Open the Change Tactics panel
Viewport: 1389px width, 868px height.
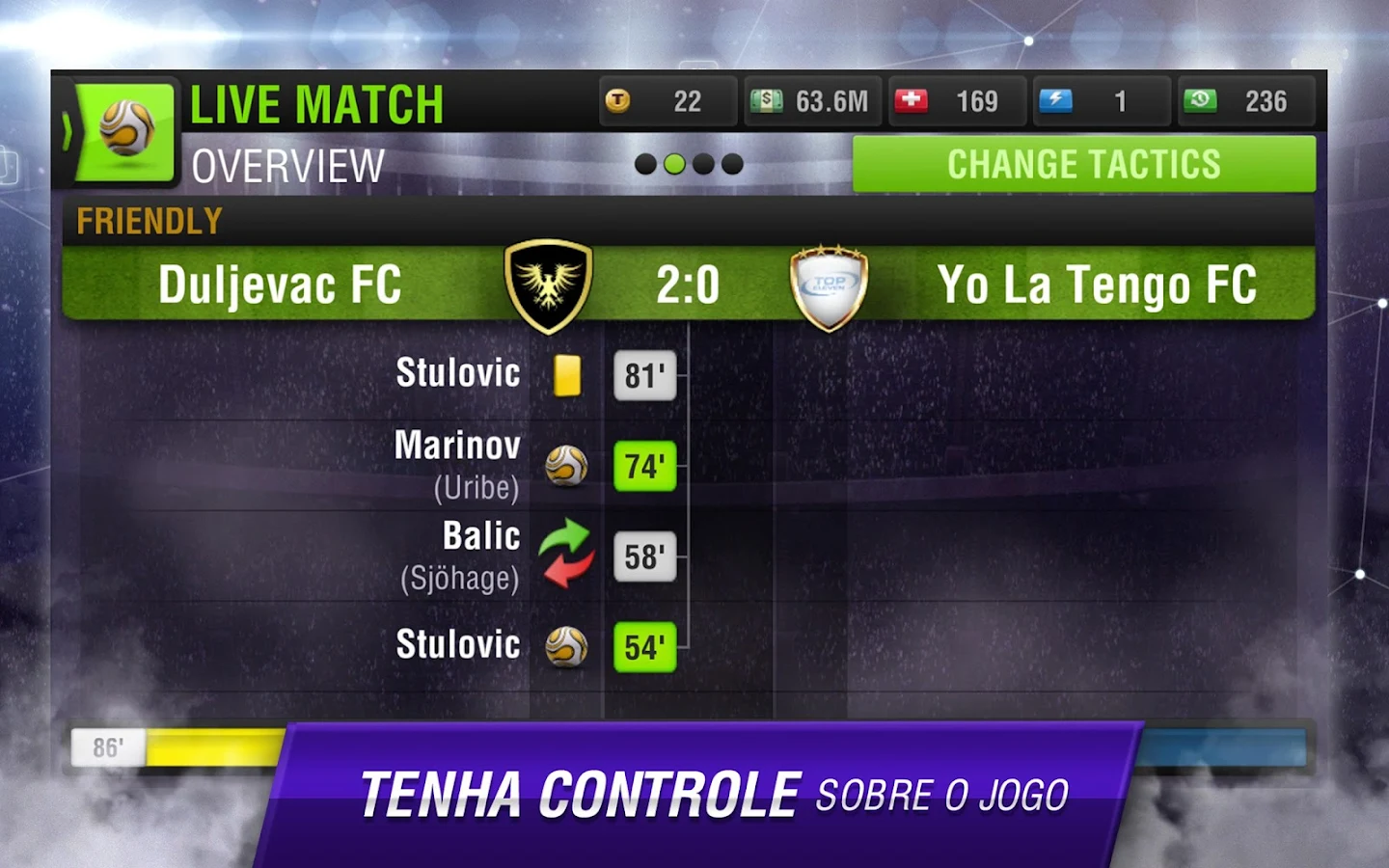1083,164
